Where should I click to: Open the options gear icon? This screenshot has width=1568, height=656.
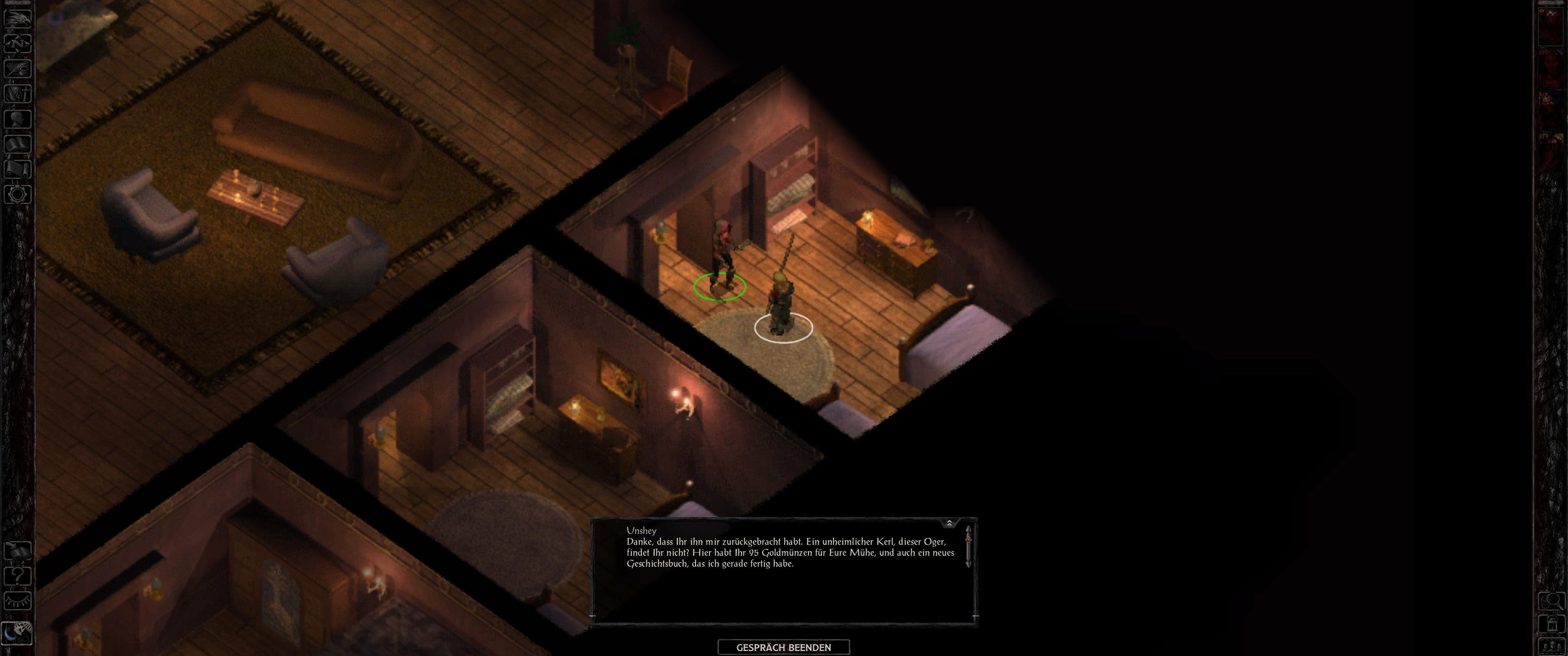pyautogui.click(x=18, y=195)
